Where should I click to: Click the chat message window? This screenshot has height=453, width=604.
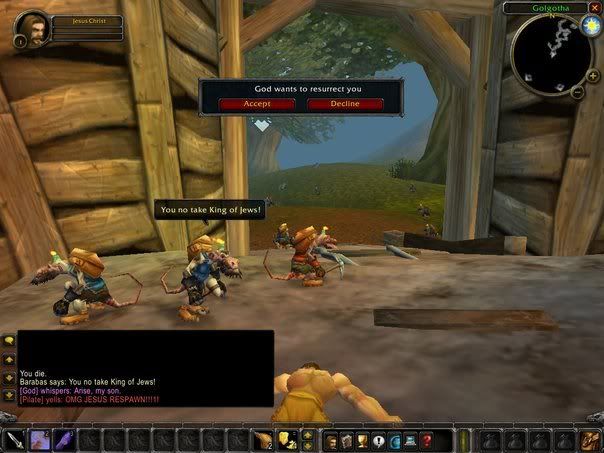(x=145, y=368)
